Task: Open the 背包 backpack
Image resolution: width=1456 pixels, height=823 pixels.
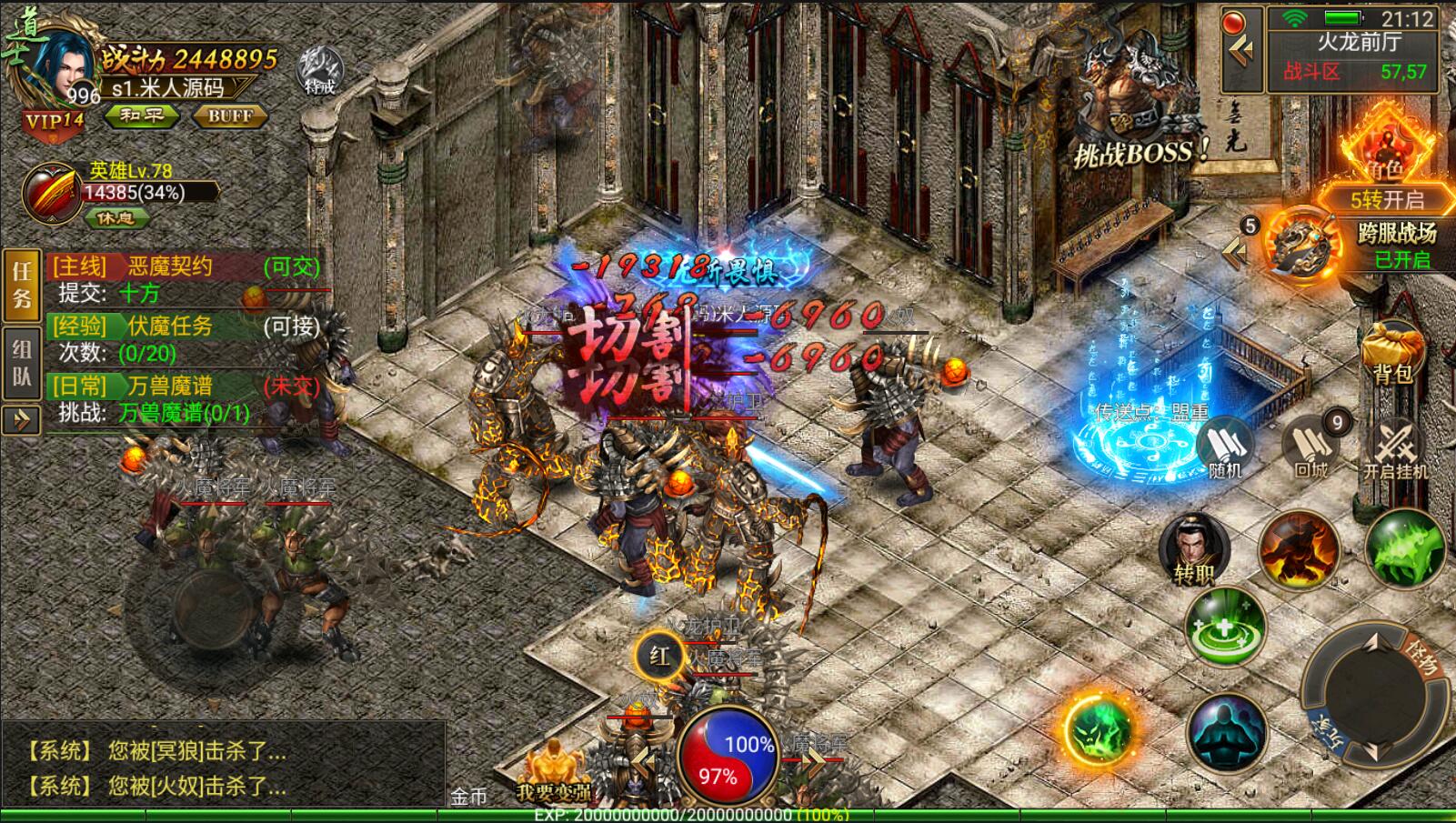Action: click(x=1392, y=350)
